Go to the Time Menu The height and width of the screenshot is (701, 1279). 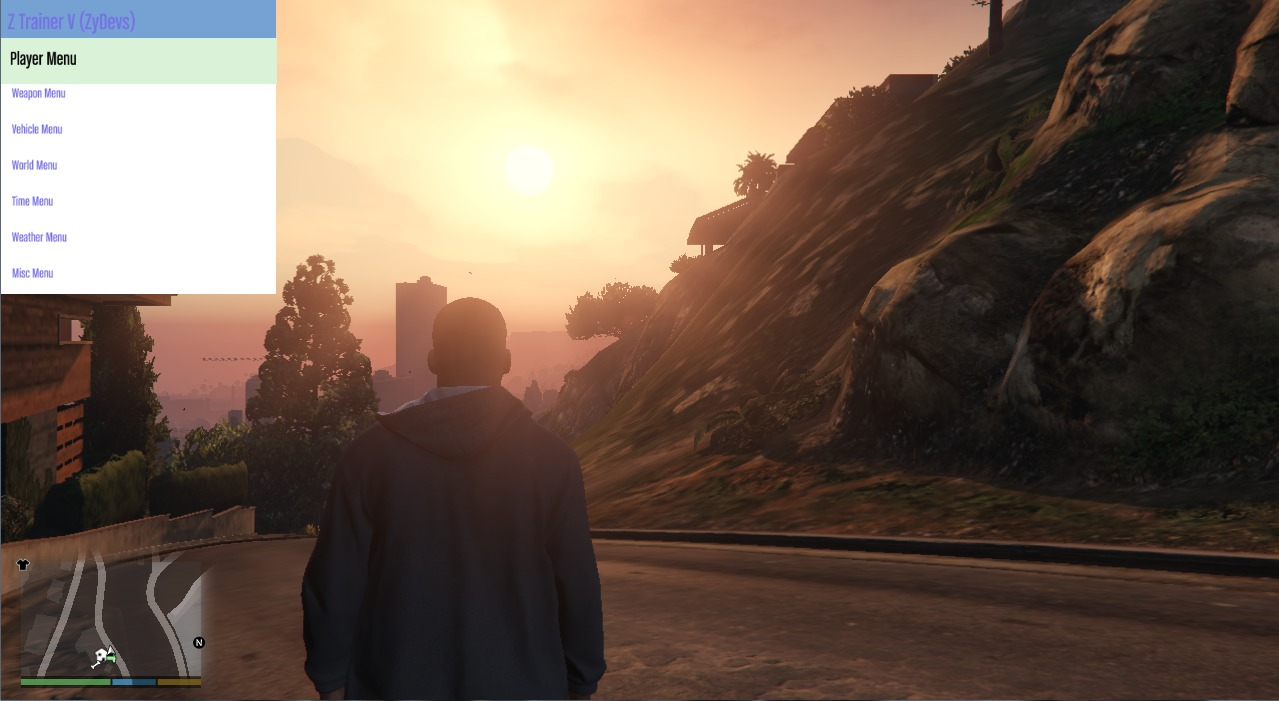pyautogui.click(x=33, y=202)
